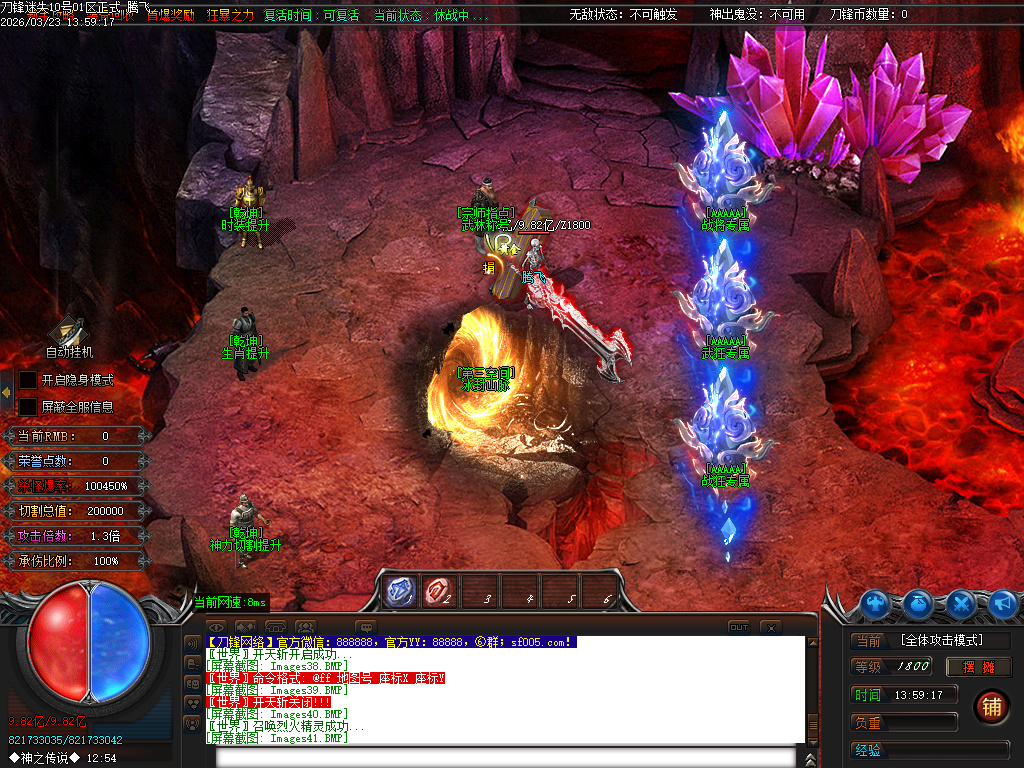Click the 摆摊 stall button
This screenshot has width=1024, height=768.
click(x=979, y=667)
